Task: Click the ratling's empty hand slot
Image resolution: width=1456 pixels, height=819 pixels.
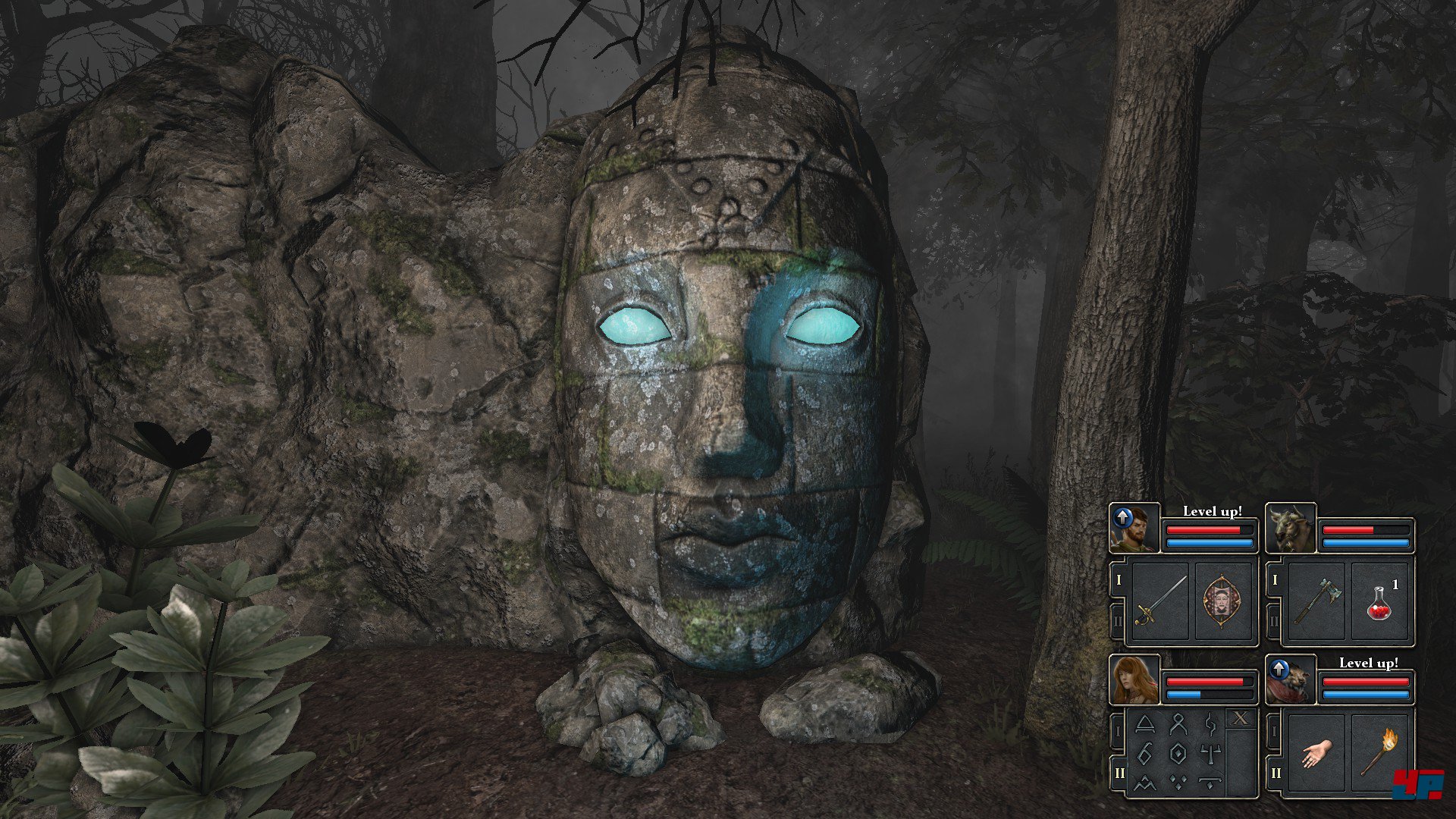Action: pos(1316,753)
